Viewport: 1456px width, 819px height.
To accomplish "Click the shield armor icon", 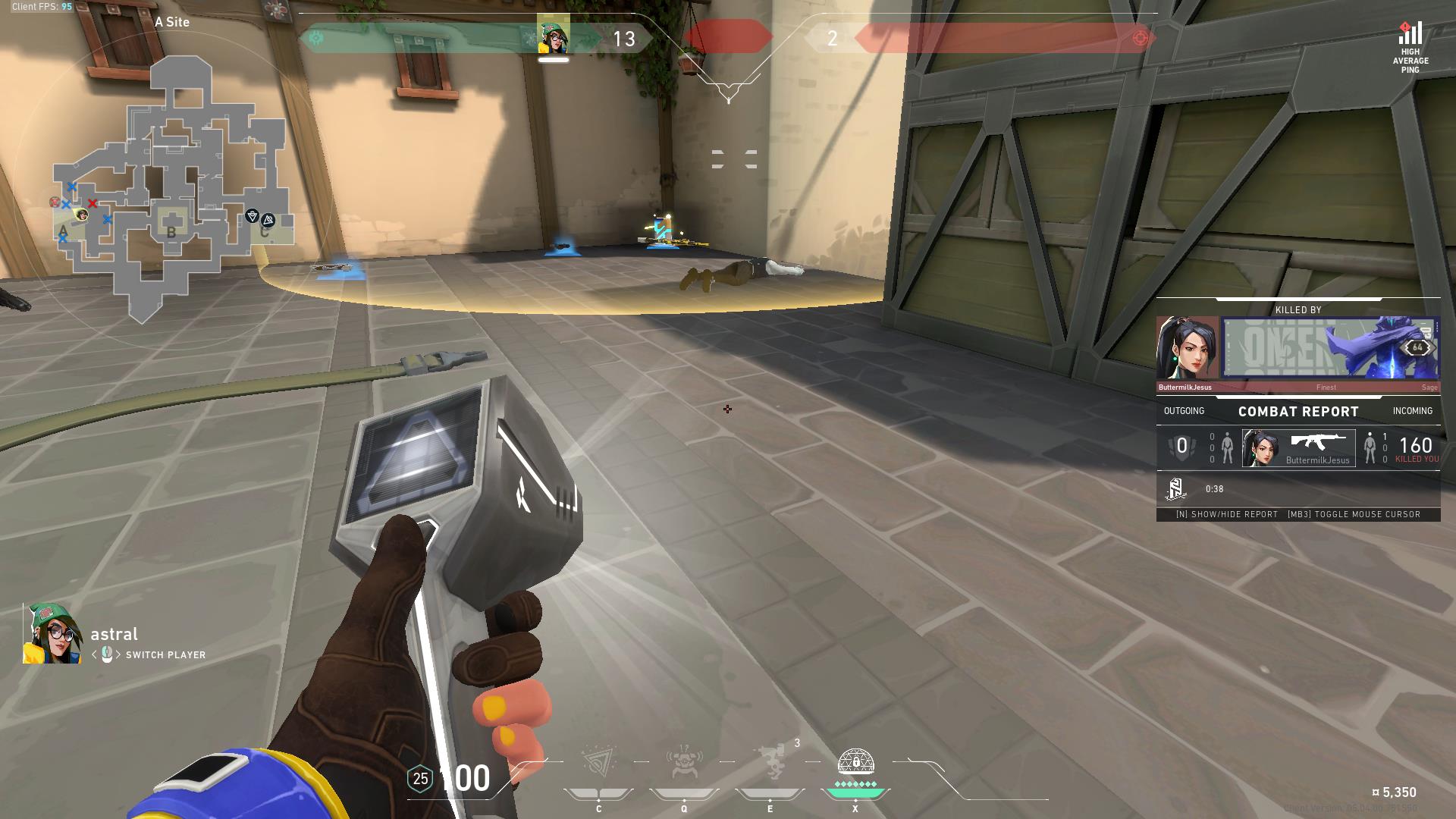I will point(420,779).
